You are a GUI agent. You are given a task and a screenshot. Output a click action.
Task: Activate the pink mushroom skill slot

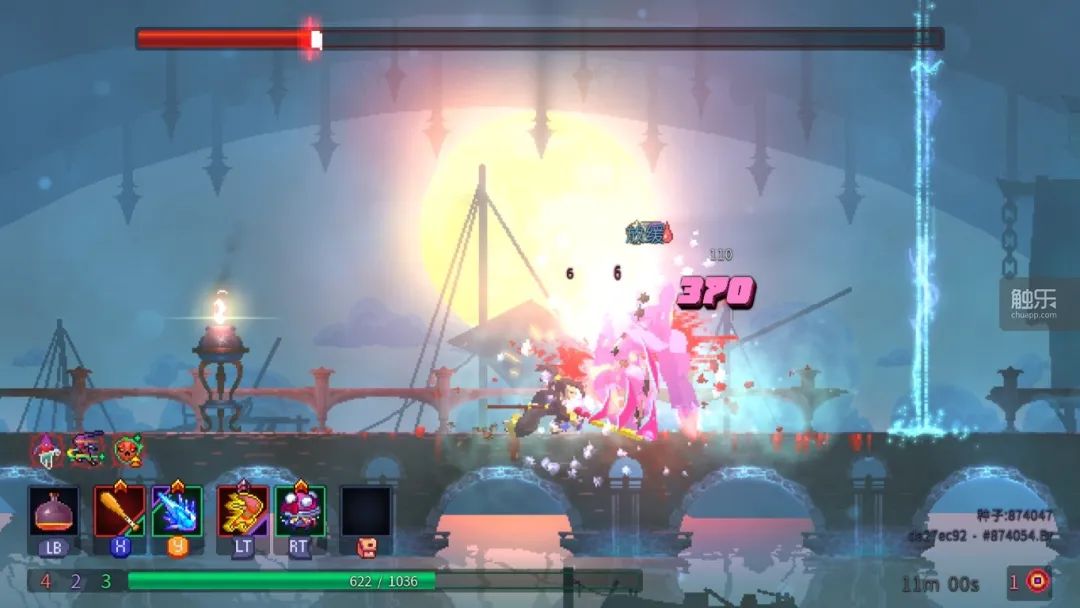pos(300,512)
